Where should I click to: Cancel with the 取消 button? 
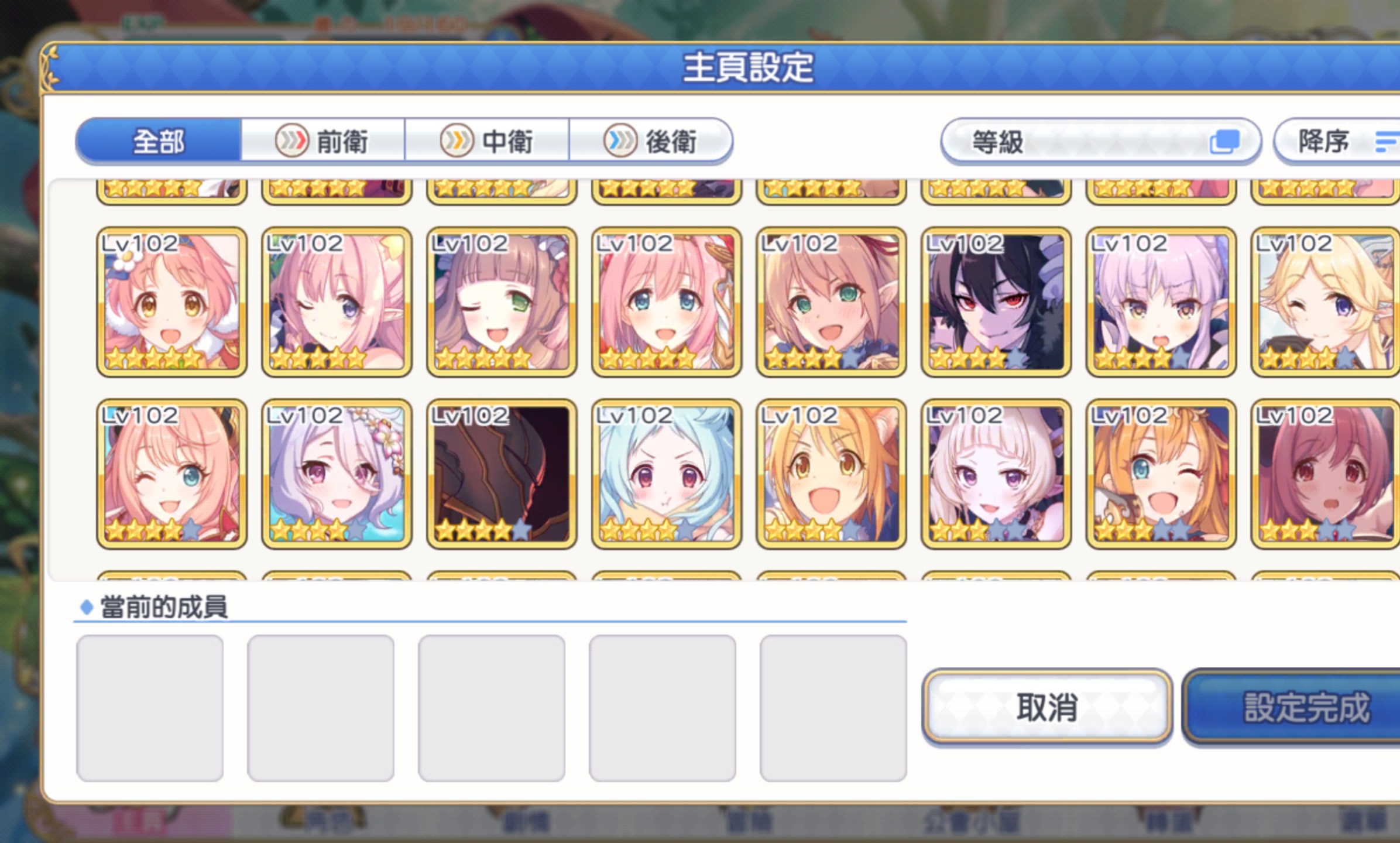(1046, 707)
